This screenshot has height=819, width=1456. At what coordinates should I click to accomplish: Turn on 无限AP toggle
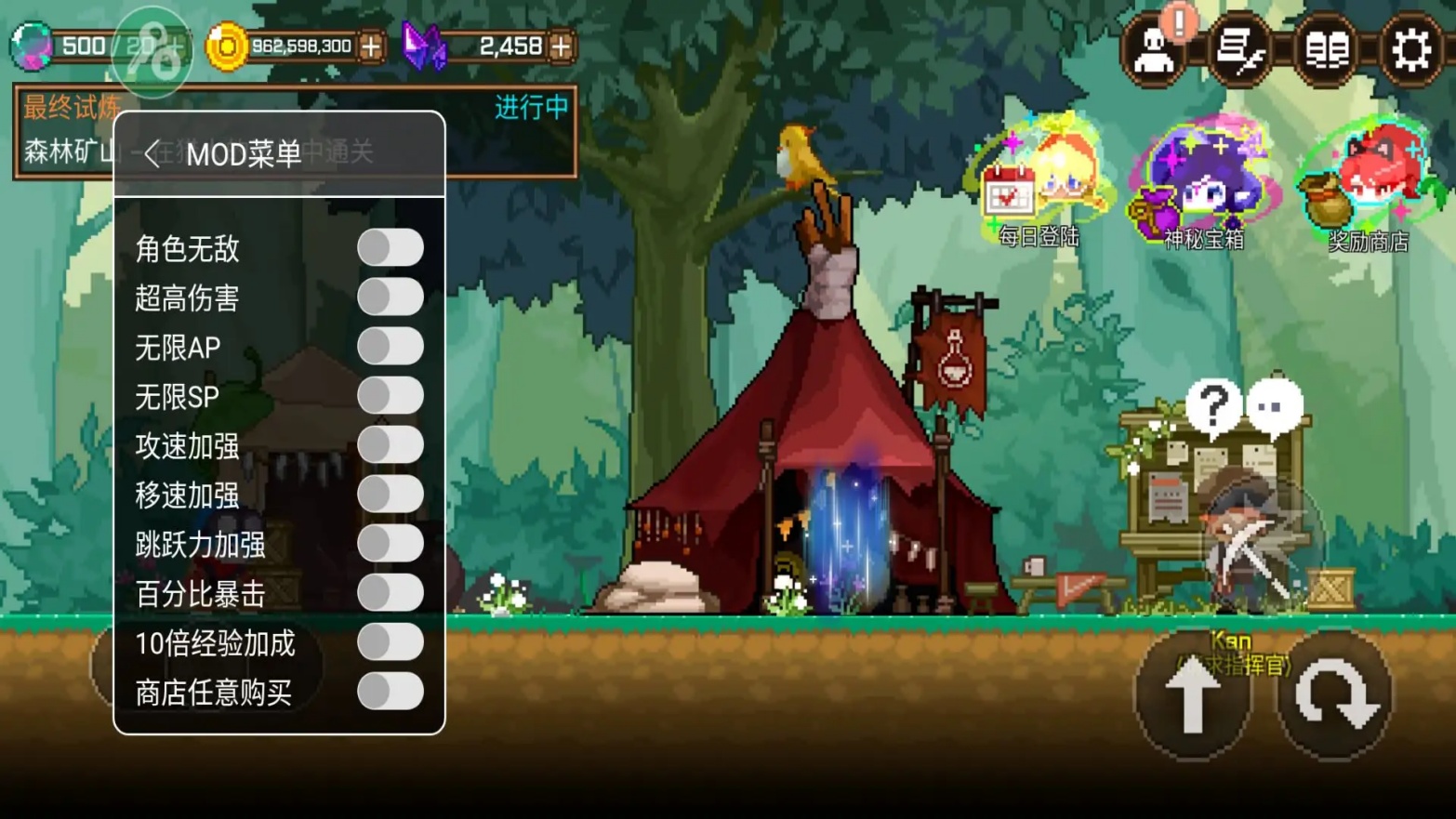[x=390, y=347]
